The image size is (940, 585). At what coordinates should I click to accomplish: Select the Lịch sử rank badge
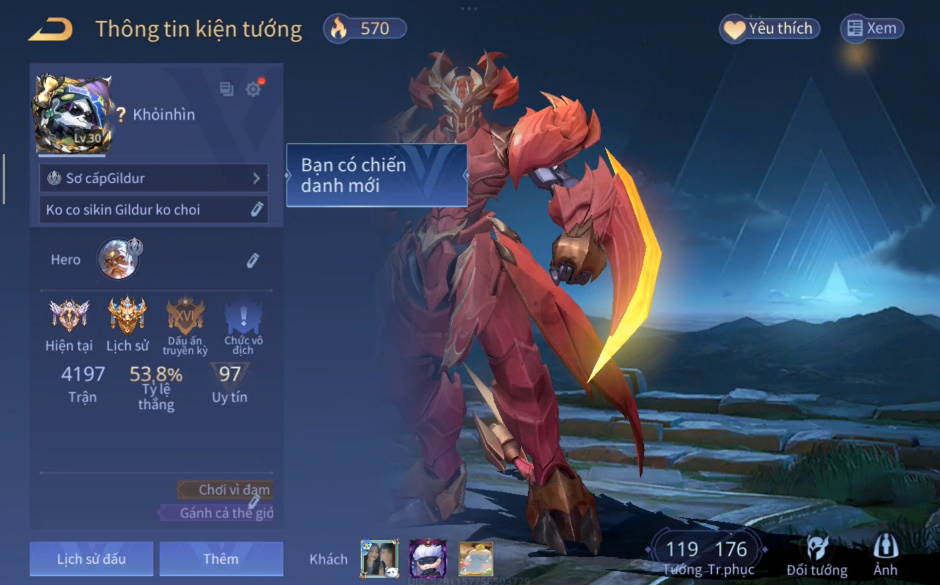pyautogui.click(x=127, y=316)
